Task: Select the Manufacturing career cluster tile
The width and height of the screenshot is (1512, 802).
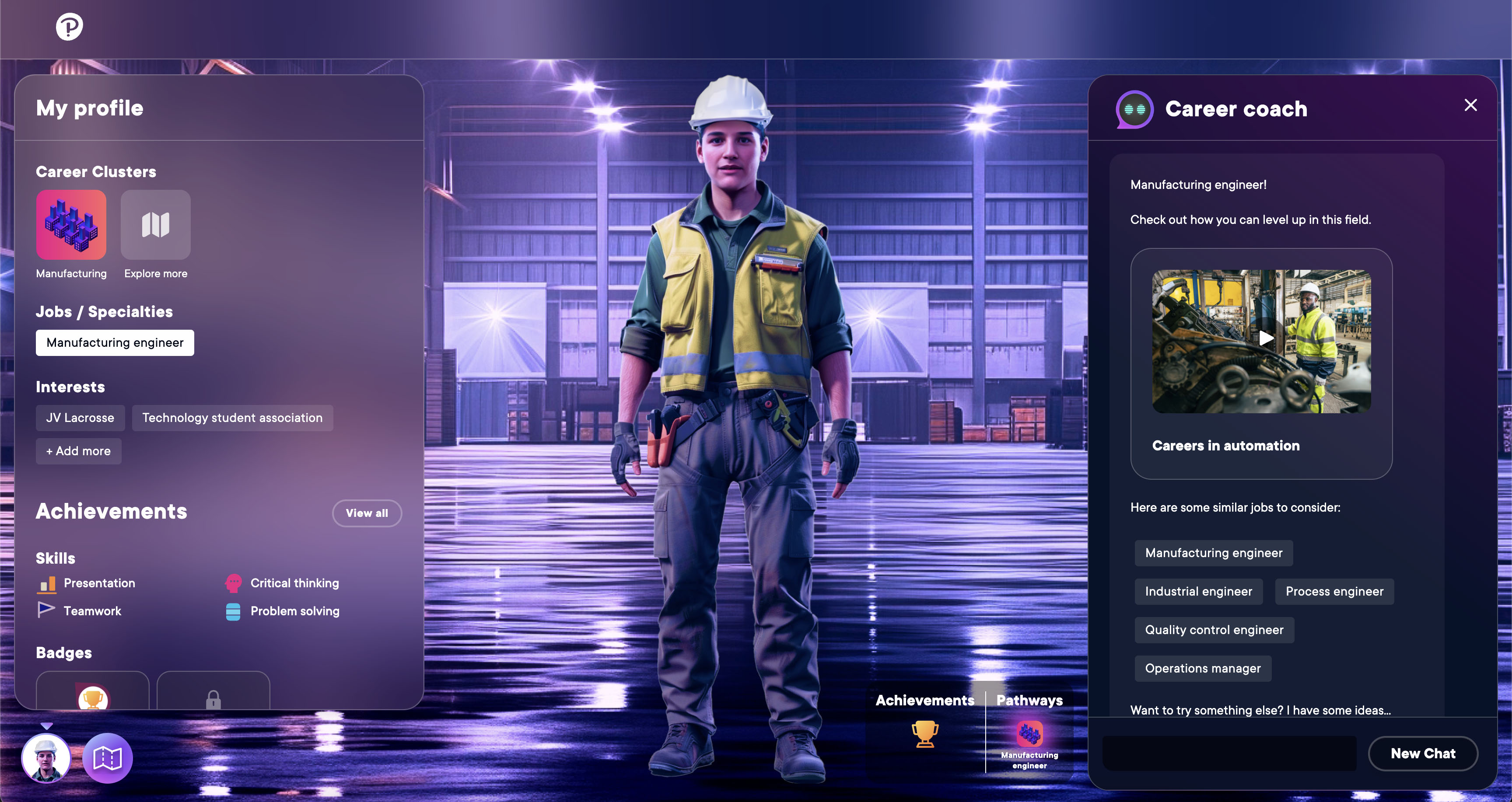Action: (71, 225)
